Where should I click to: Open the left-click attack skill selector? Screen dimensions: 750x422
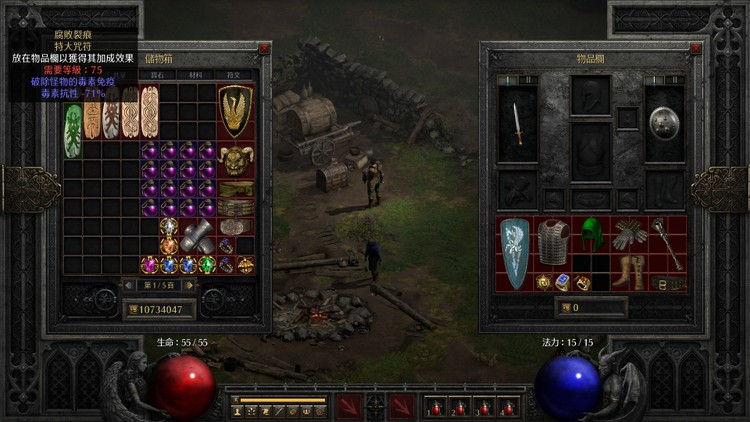[x=349, y=406]
